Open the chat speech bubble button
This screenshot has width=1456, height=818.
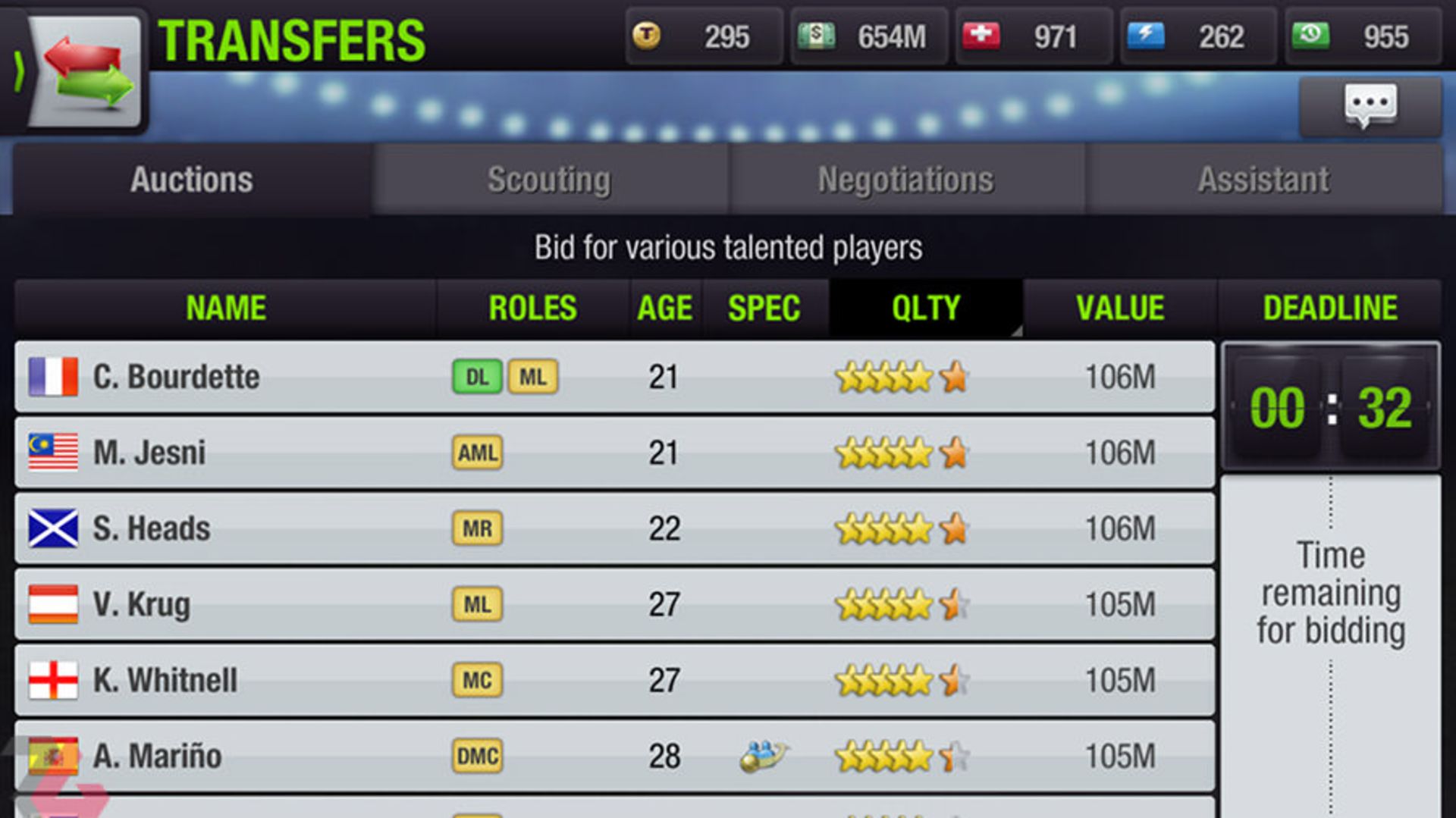(1370, 105)
